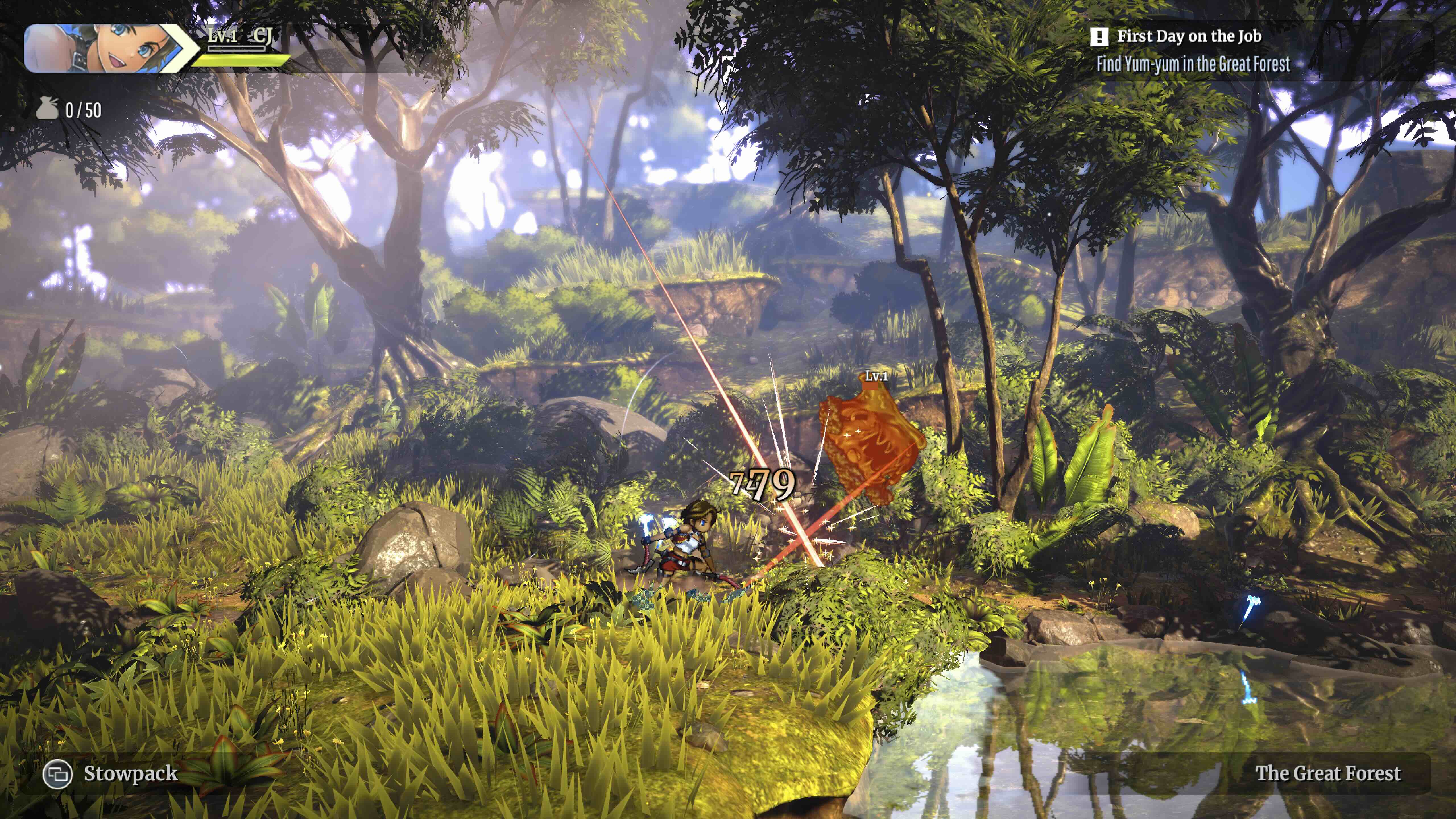This screenshot has width=1456, height=819.
Task: Select CJ's character portrait
Action: (x=105, y=48)
